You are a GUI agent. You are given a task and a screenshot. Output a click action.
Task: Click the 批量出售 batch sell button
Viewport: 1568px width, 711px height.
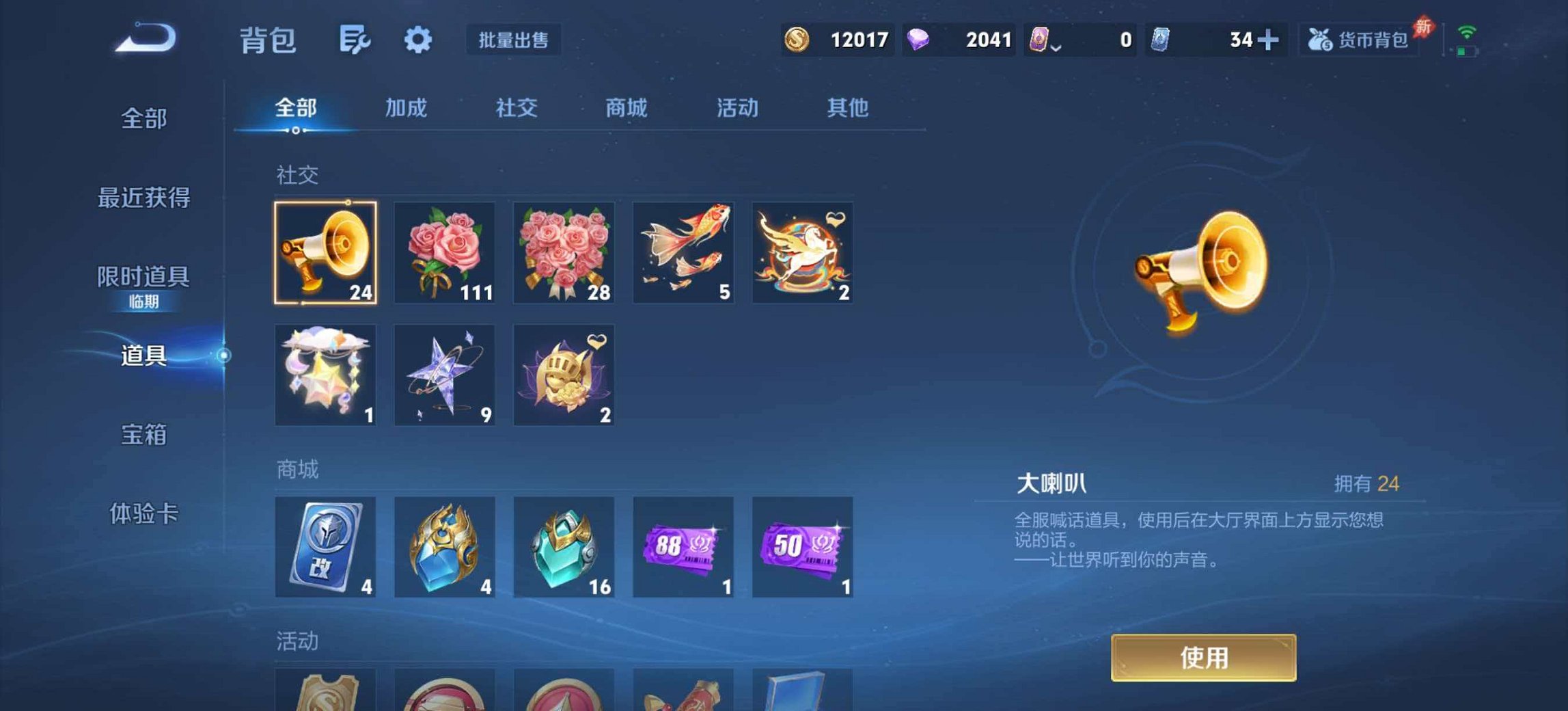513,40
